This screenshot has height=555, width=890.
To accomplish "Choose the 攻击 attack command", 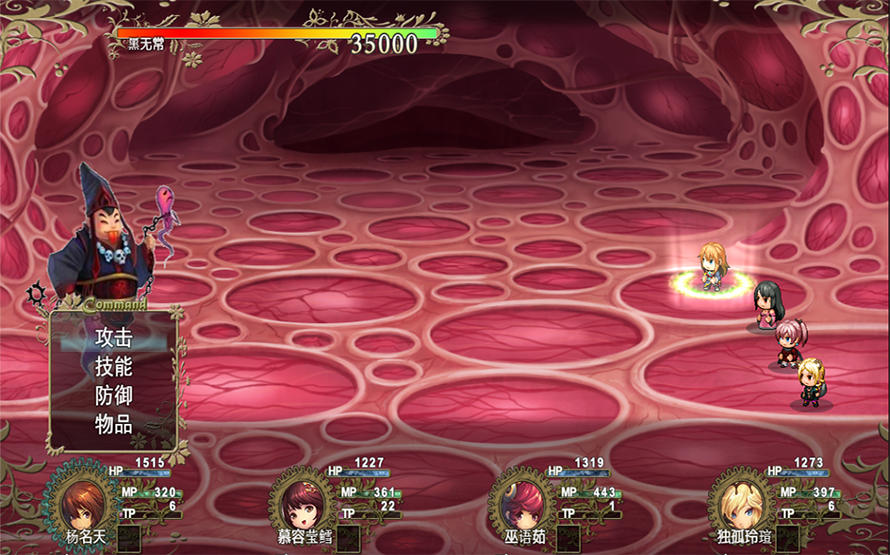I will click(113, 338).
